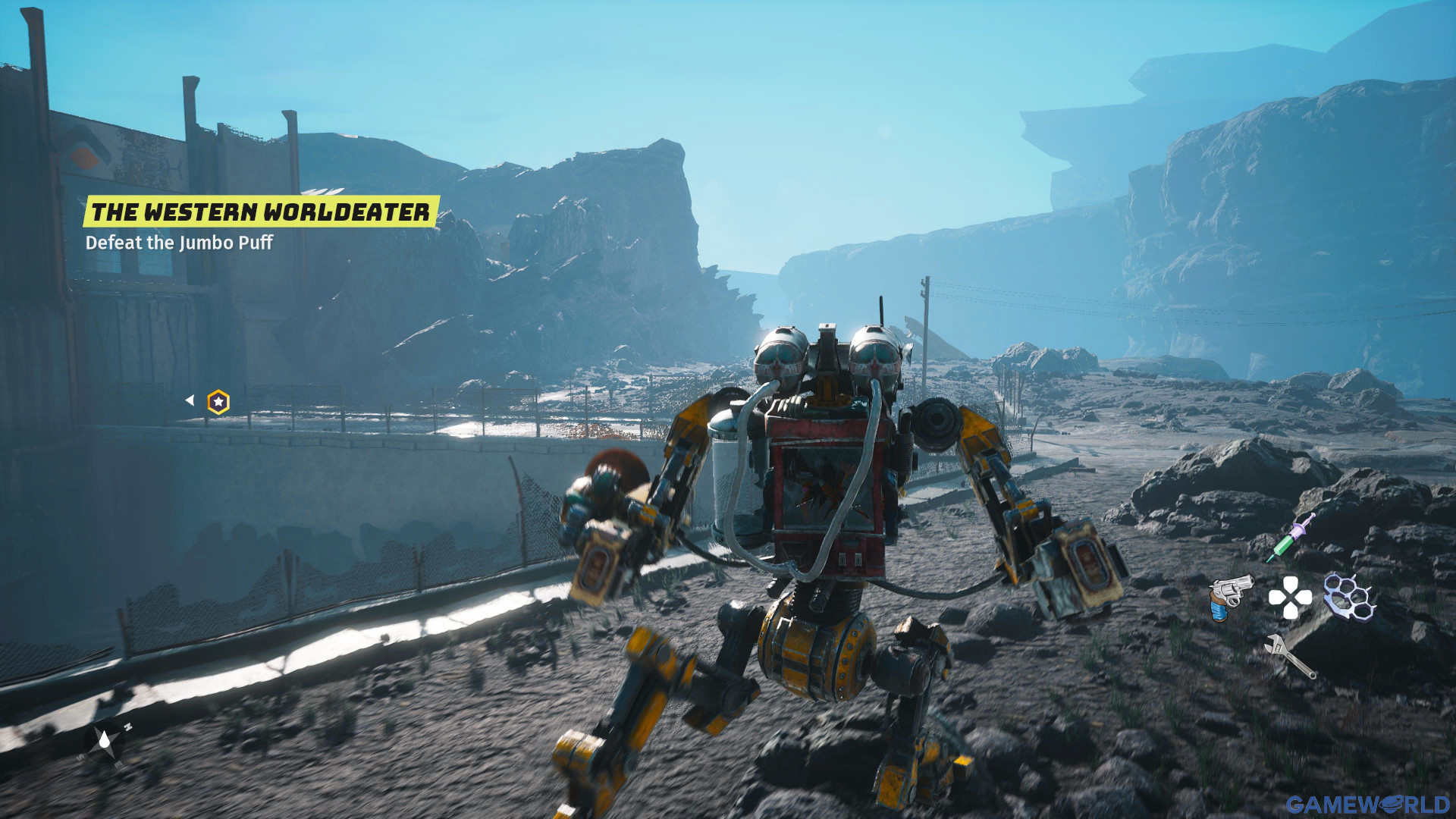The image size is (1456, 819).
Task: Select The Western Worldeater quest tracker
Action: 260,212
